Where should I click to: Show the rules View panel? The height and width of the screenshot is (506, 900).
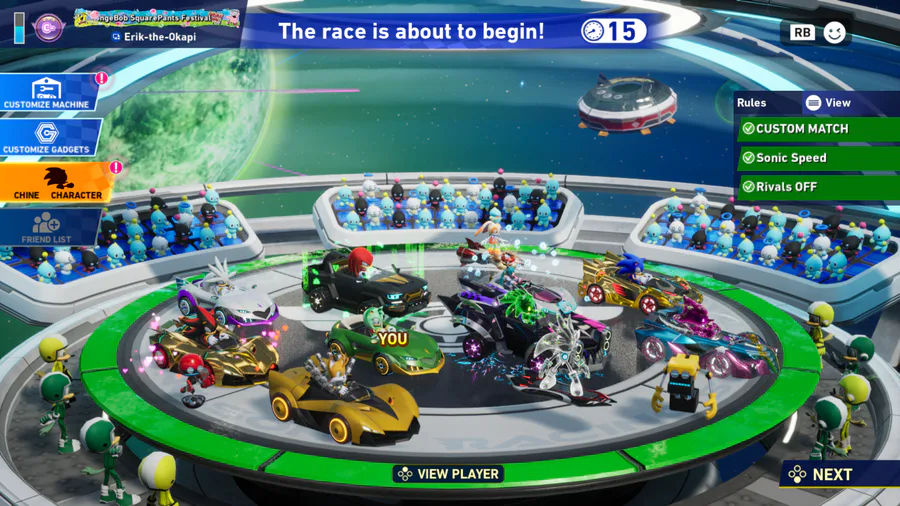pyautogui.click(x=828, y=103)
